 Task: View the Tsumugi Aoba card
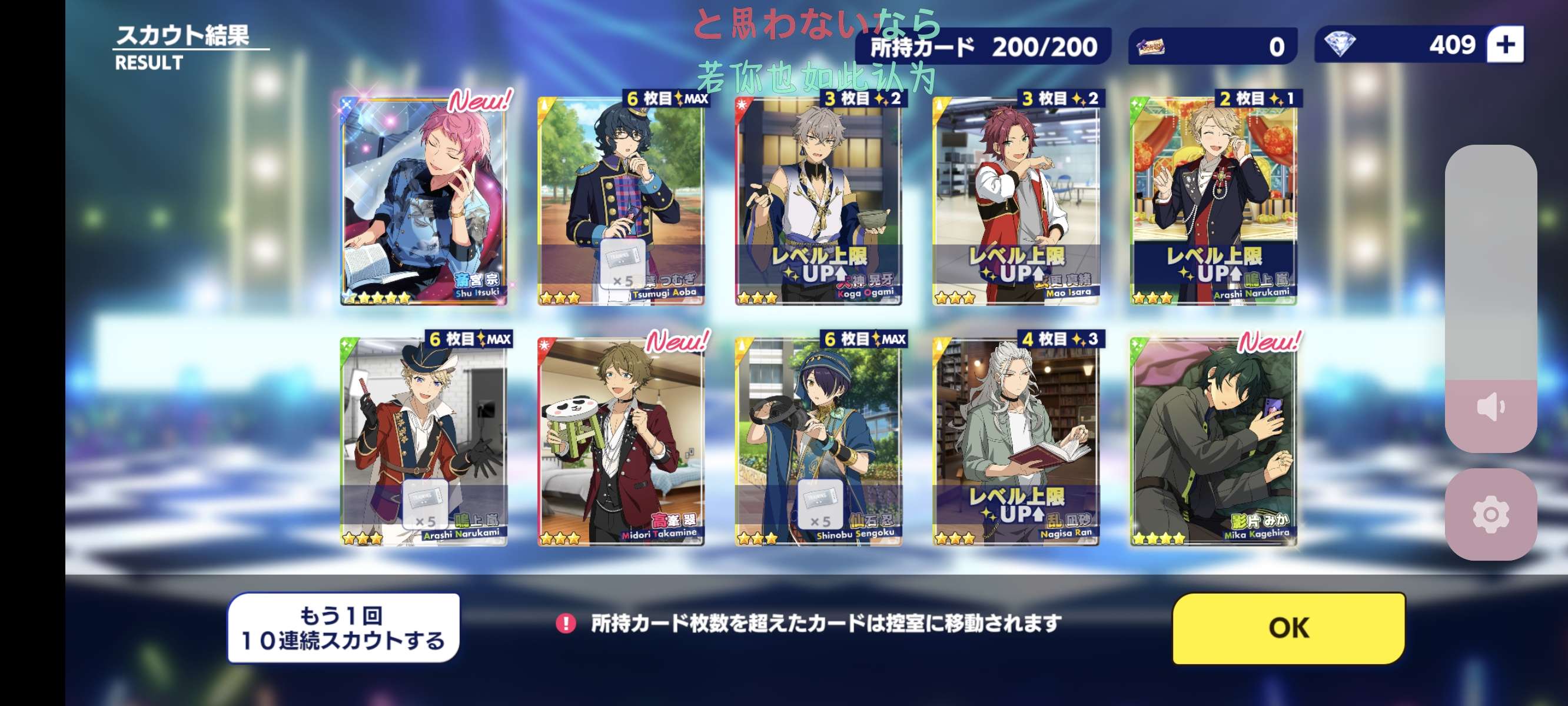tap(621, 201)
